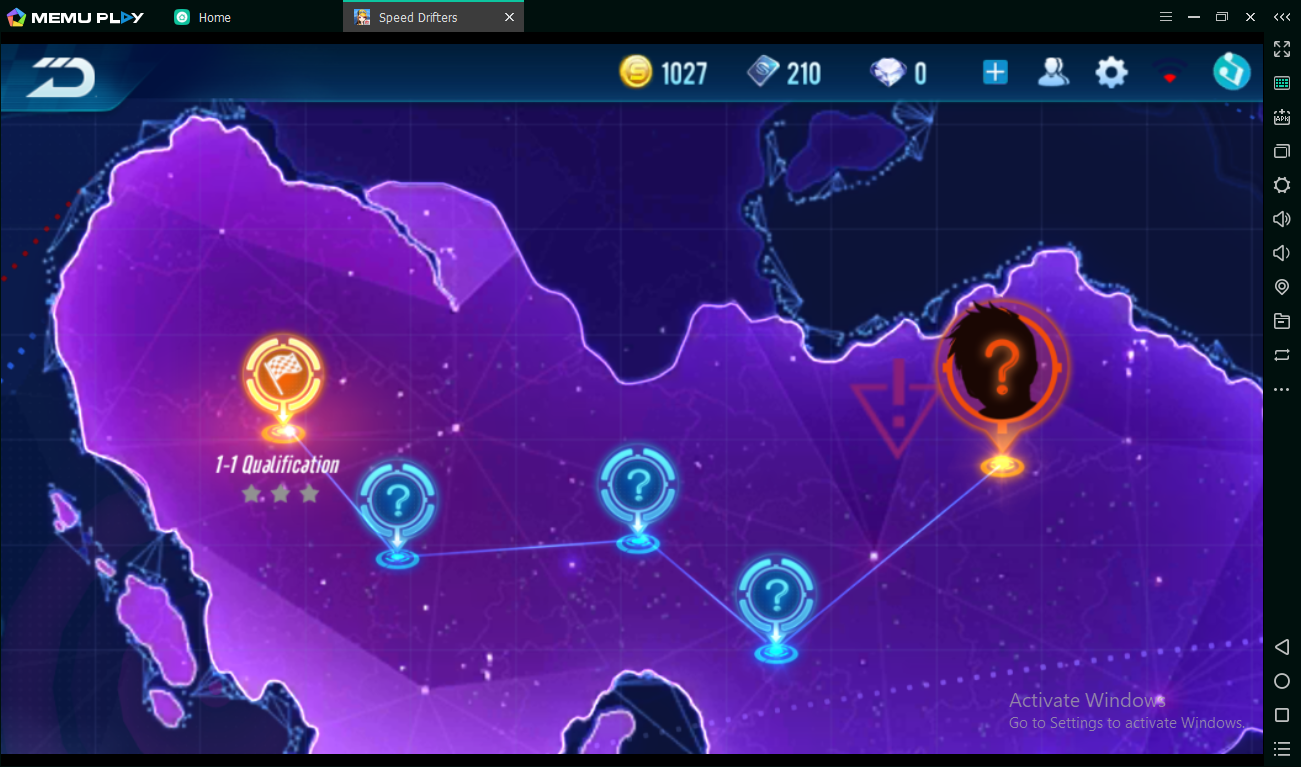Switch to the MEmu Home tab
1301x767 pixels.
coord(214,17)
